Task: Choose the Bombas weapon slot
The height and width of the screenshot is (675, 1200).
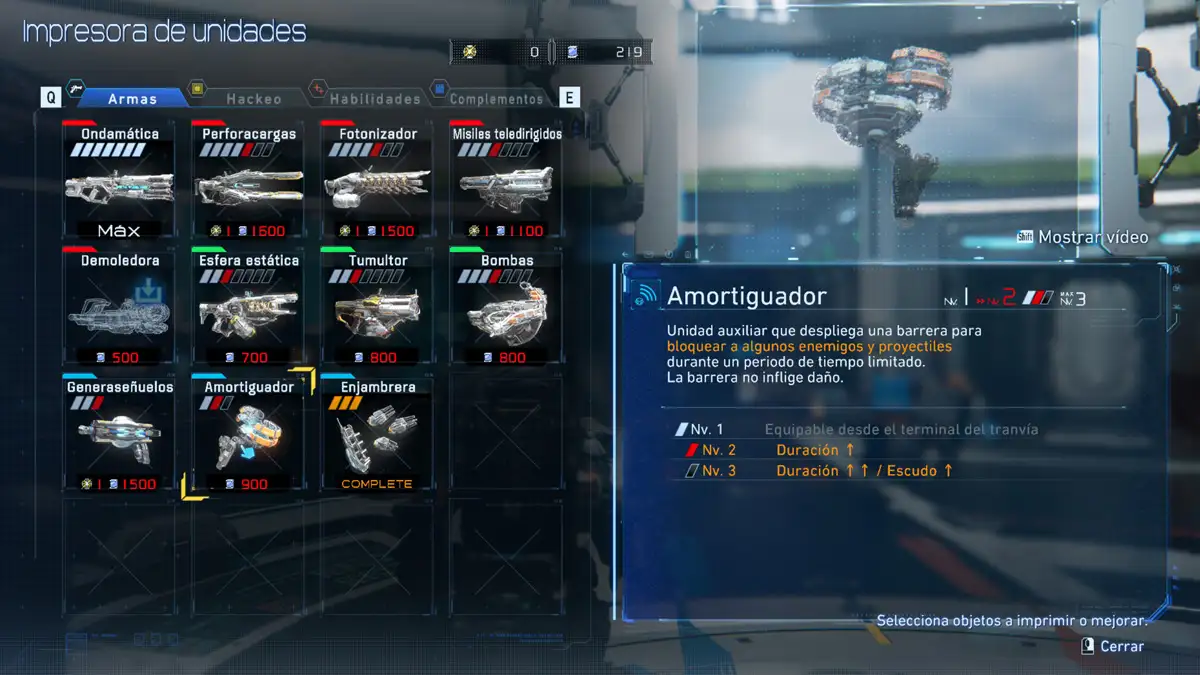Action: (506, 308)
